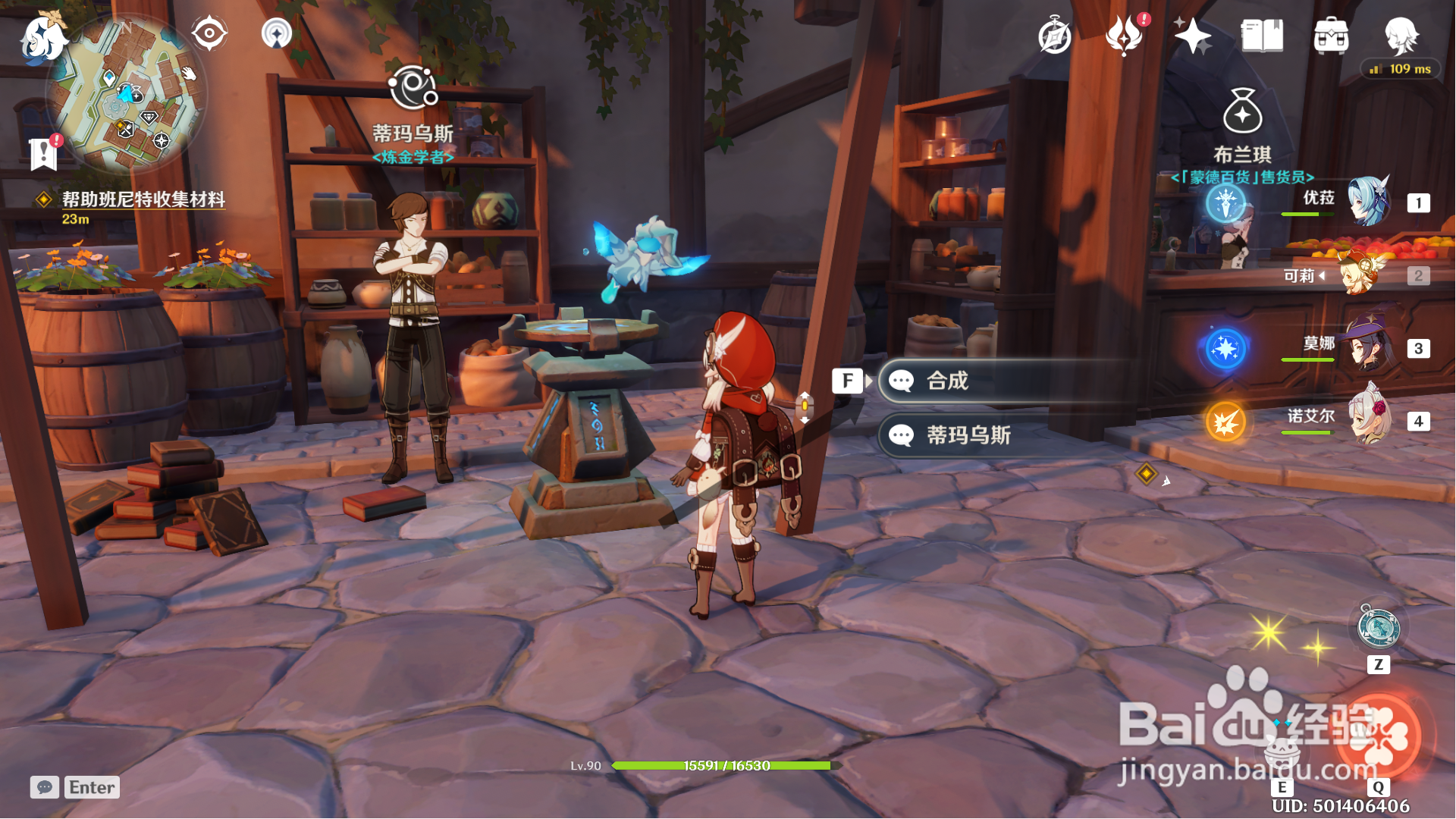
Task: Open the wish star icon
Action: tap(1192, 36)
